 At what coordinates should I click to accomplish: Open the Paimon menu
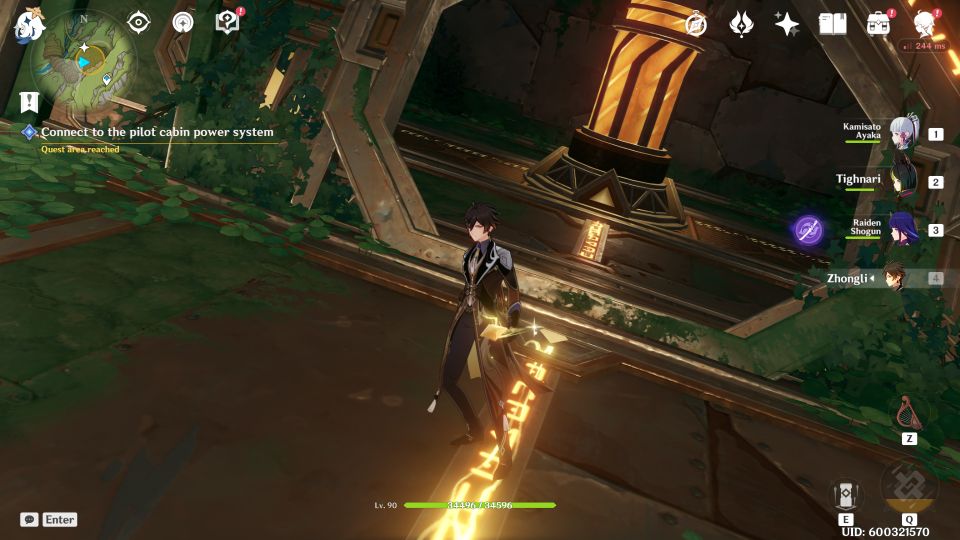point(25,25)
